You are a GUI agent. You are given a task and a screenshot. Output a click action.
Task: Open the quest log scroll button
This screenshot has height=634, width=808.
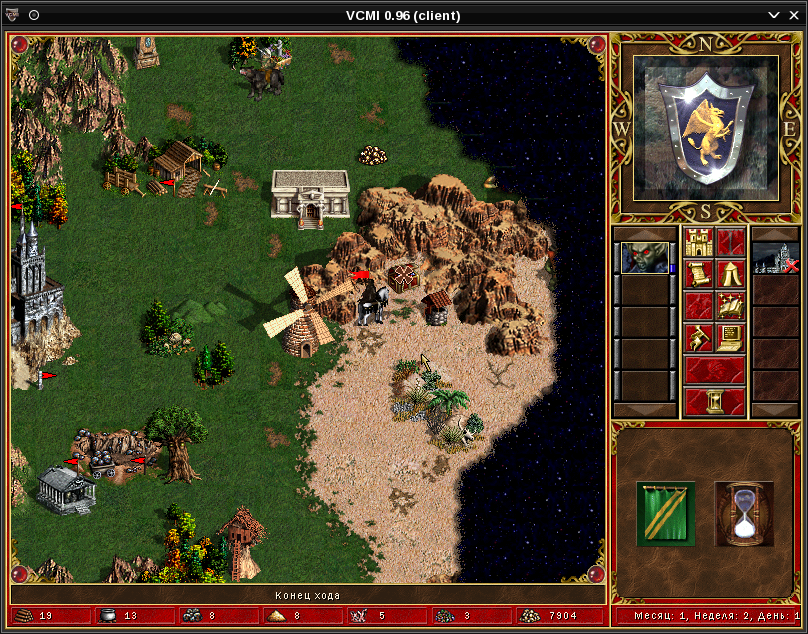[698, 274]
